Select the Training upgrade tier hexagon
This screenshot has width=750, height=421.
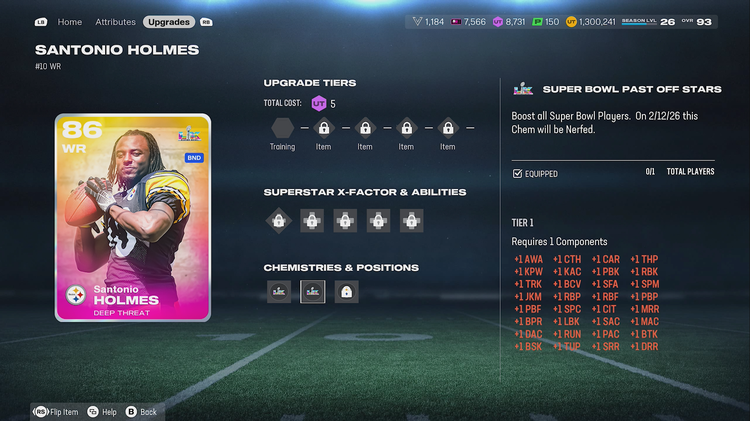coord(283,128)
